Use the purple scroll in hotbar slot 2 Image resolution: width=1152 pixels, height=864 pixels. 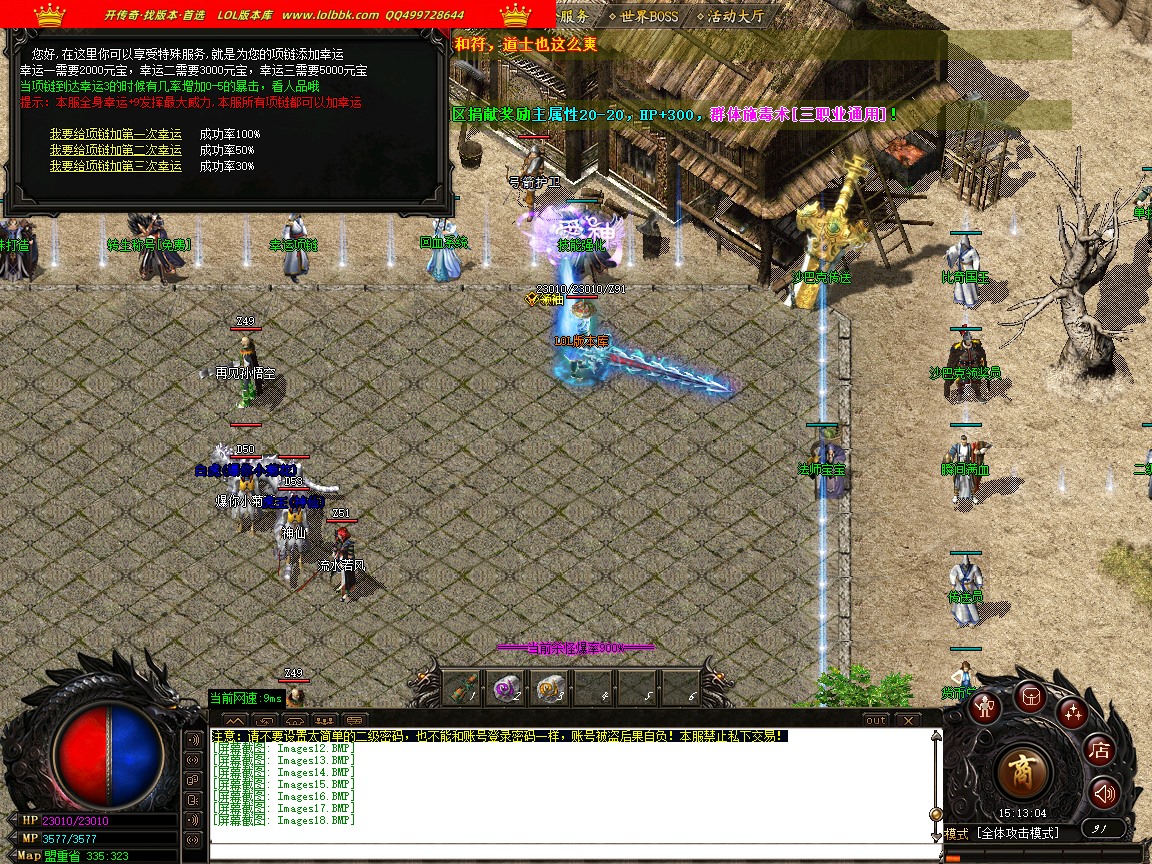(504, 687)
